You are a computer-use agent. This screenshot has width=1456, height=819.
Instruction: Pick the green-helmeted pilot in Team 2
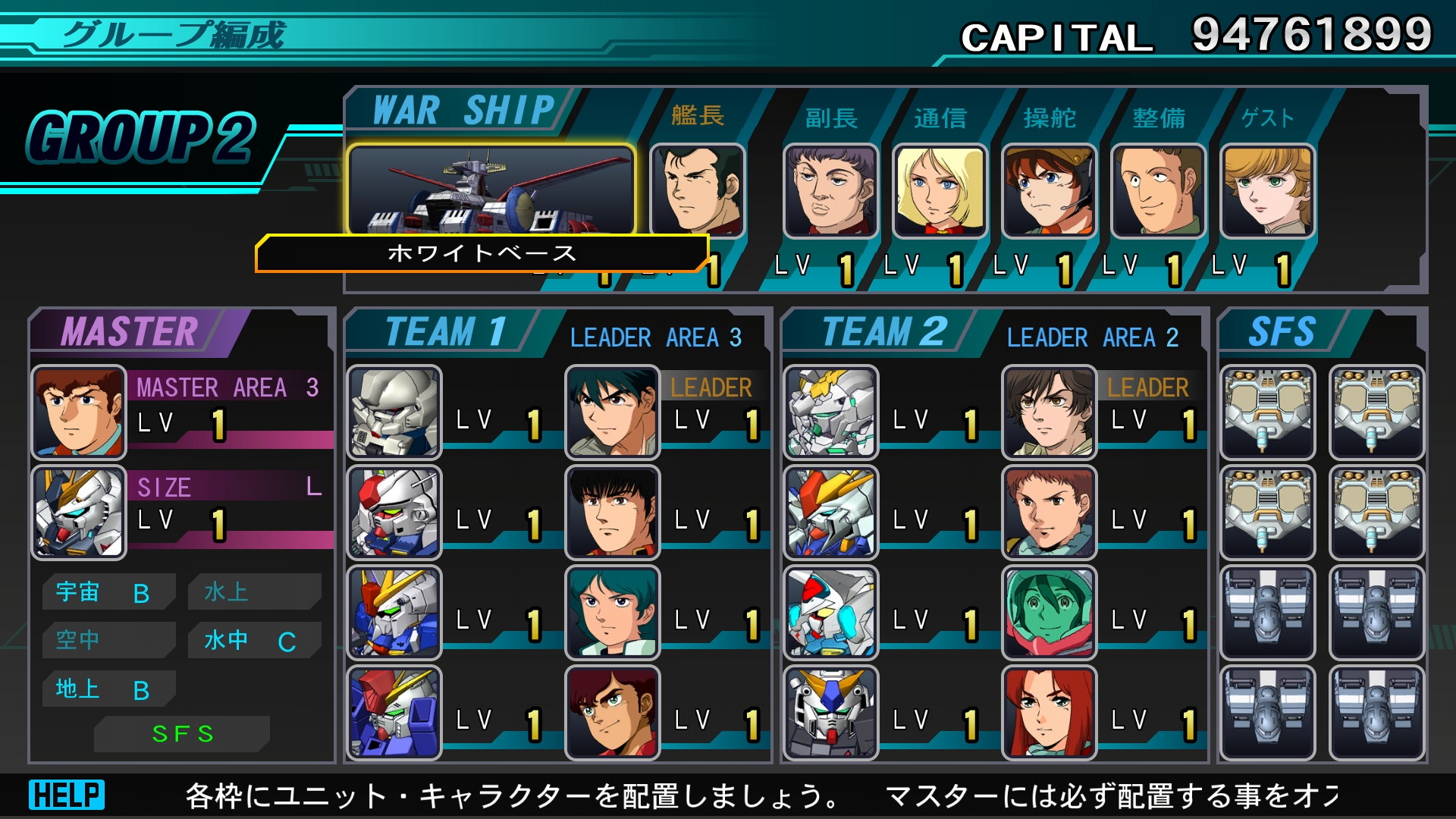[x=1049, y=613]
